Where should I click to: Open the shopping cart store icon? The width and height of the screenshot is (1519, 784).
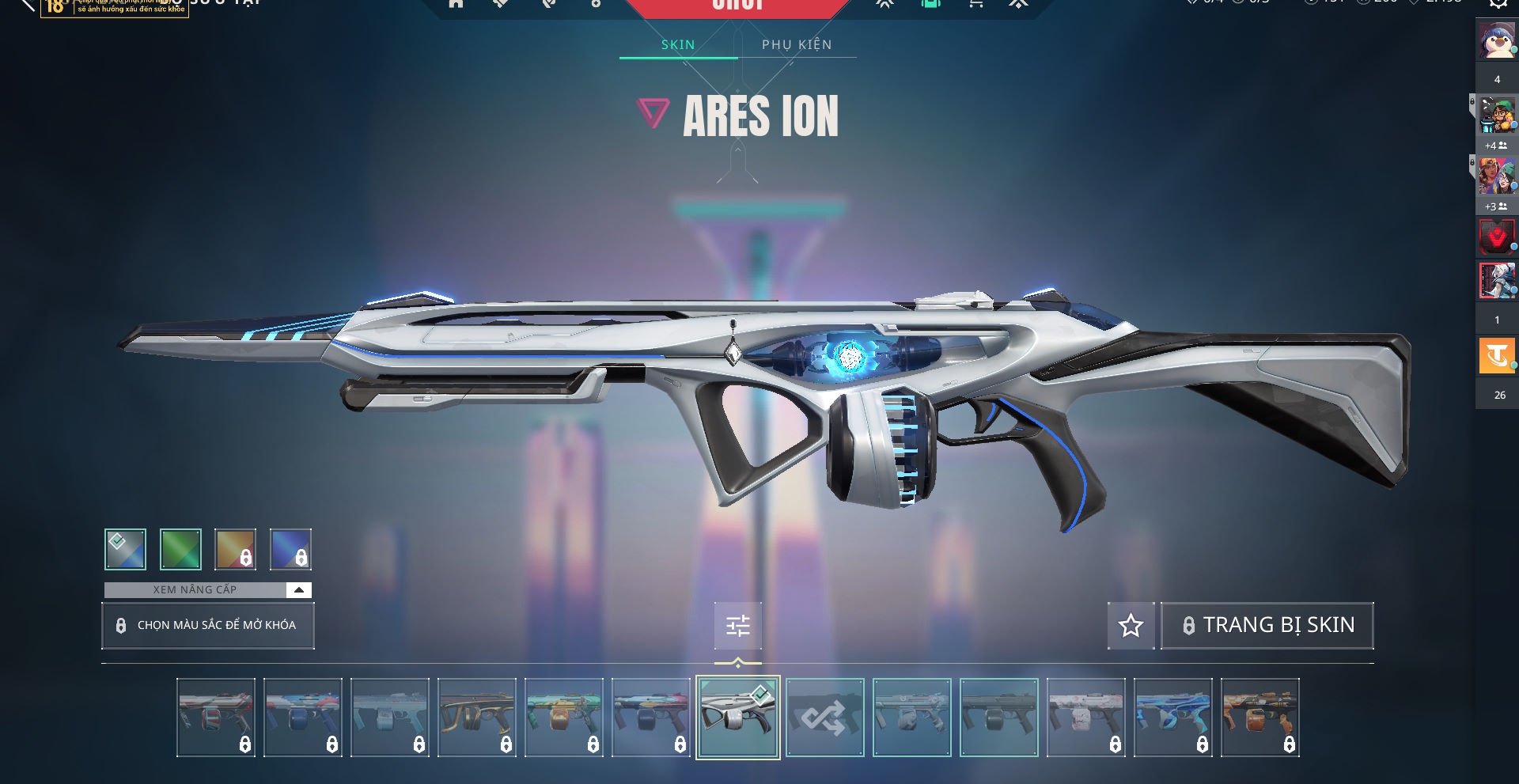coord(975,3)
